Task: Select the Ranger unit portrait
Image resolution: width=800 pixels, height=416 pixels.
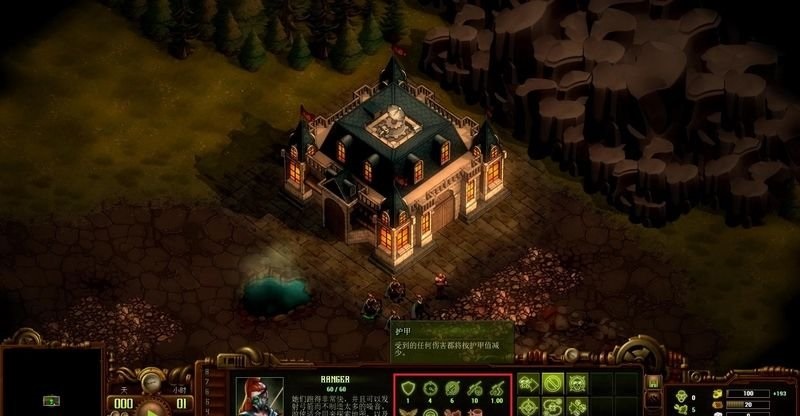Action: (x=260, y=396)
